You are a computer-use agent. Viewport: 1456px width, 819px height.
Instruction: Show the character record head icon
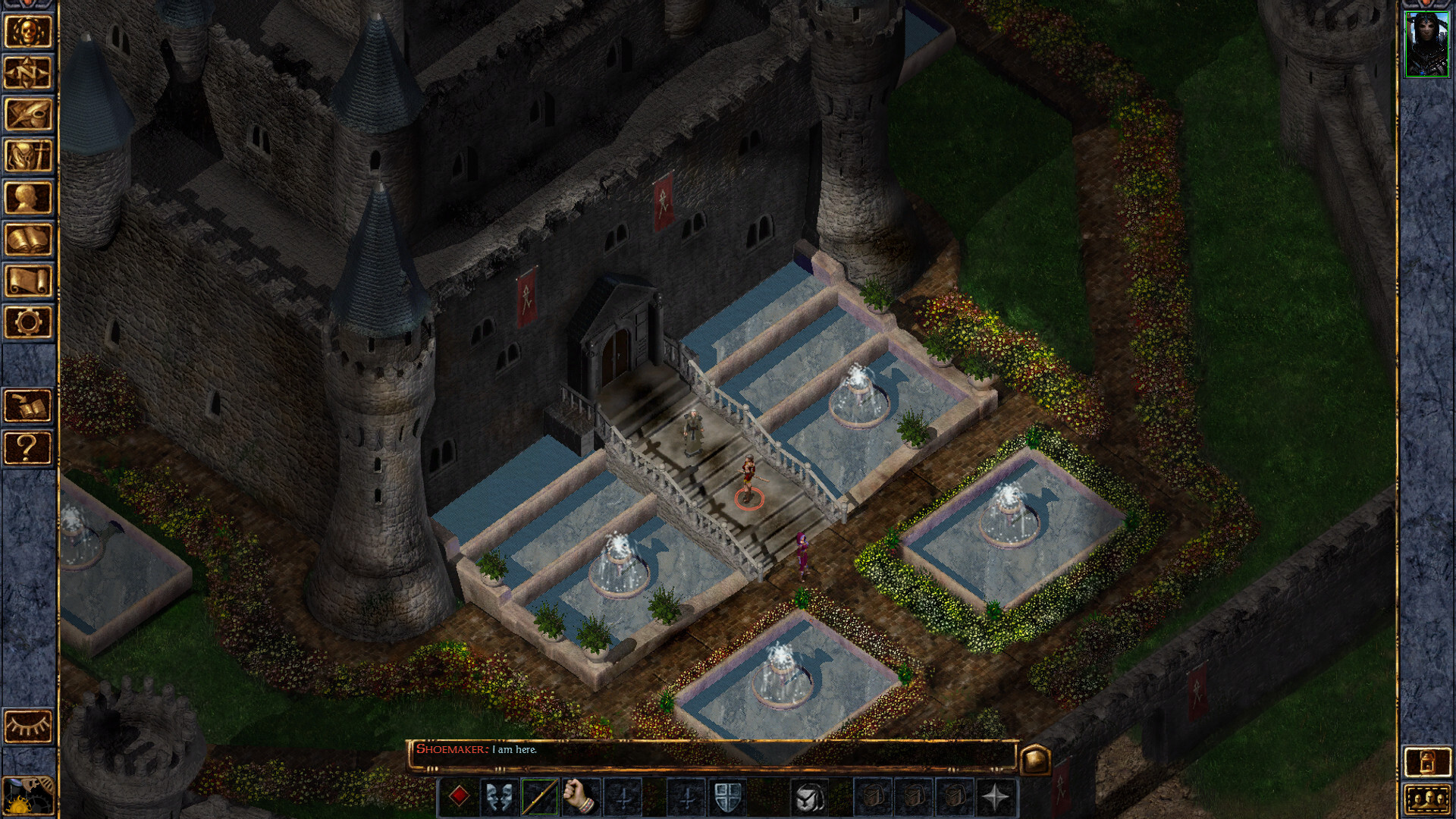28,199
